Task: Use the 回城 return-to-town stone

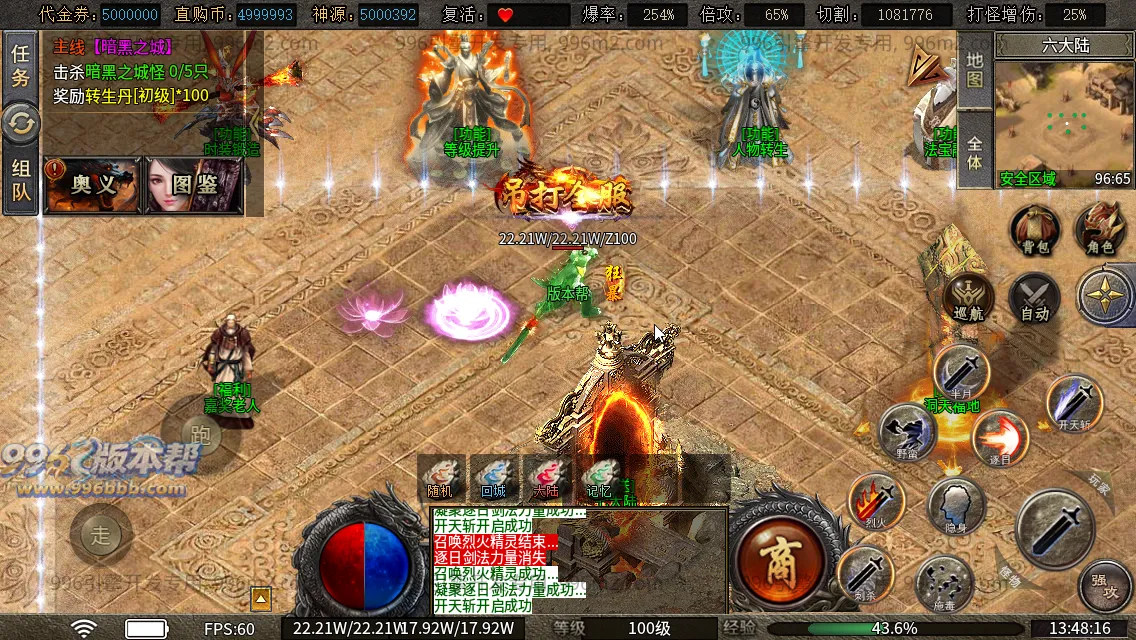Action: click(x=493, y=478)
